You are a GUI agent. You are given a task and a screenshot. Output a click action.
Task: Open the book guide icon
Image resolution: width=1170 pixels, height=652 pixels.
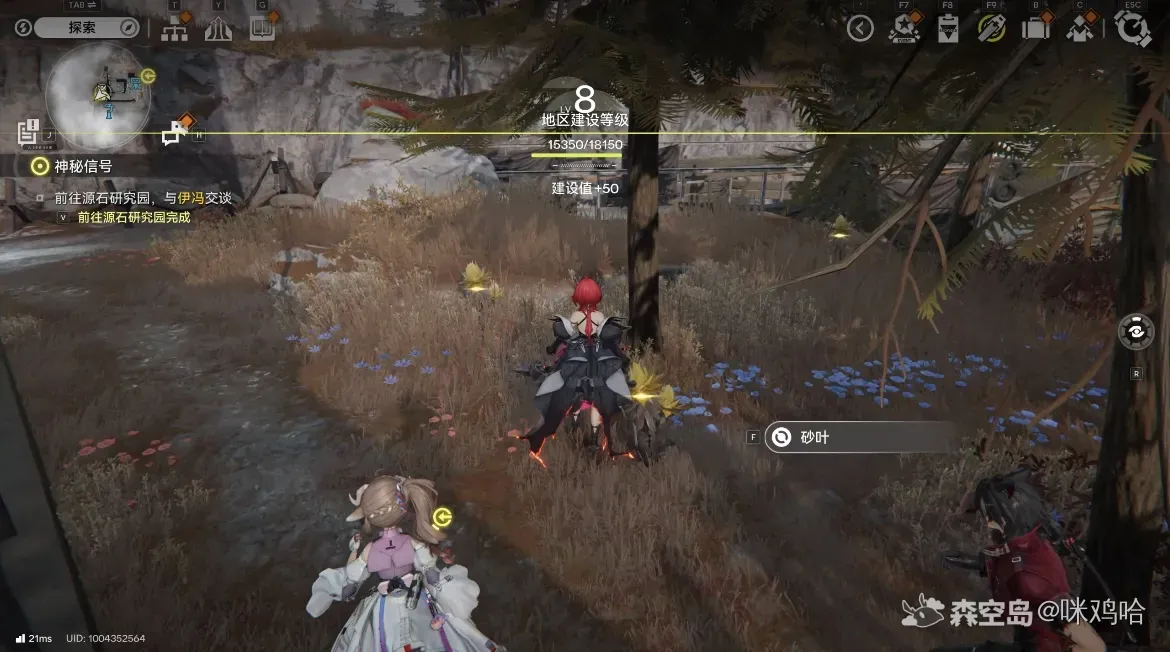pos(262,29)
